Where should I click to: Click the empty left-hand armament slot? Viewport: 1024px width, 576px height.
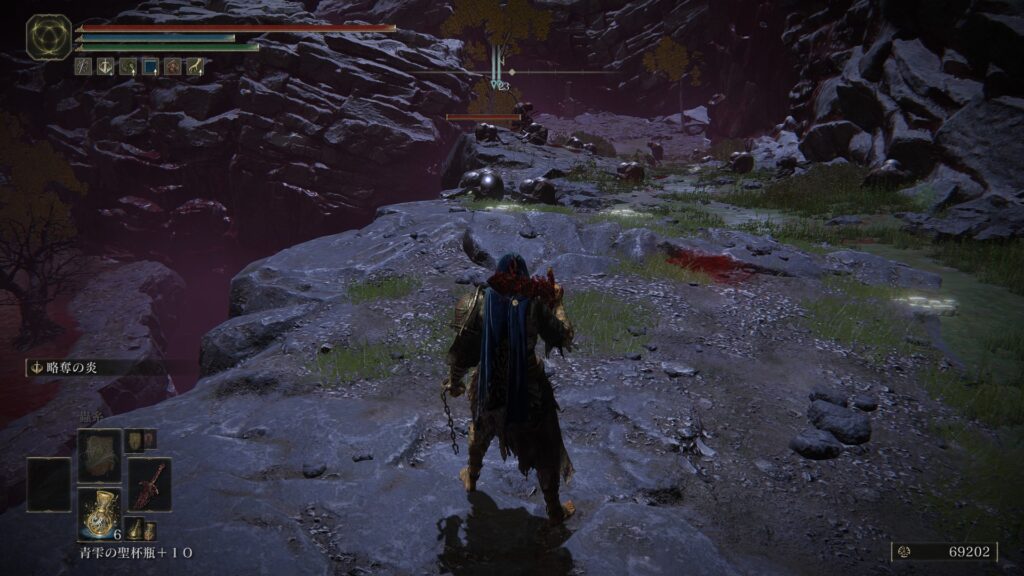49,484
